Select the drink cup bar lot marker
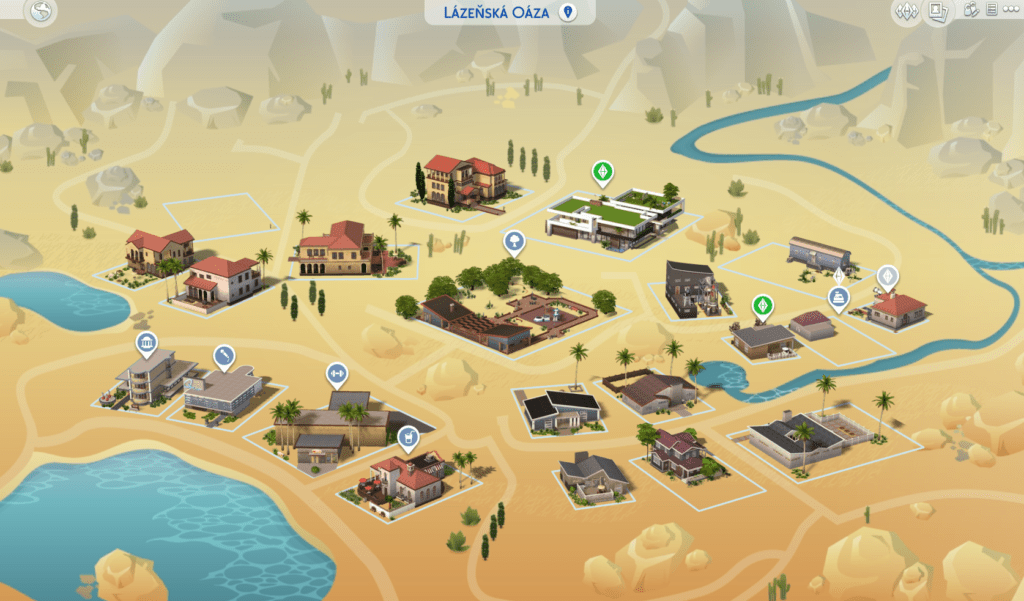This screenshot has height=601, width=1024. (x=407, y=436)
